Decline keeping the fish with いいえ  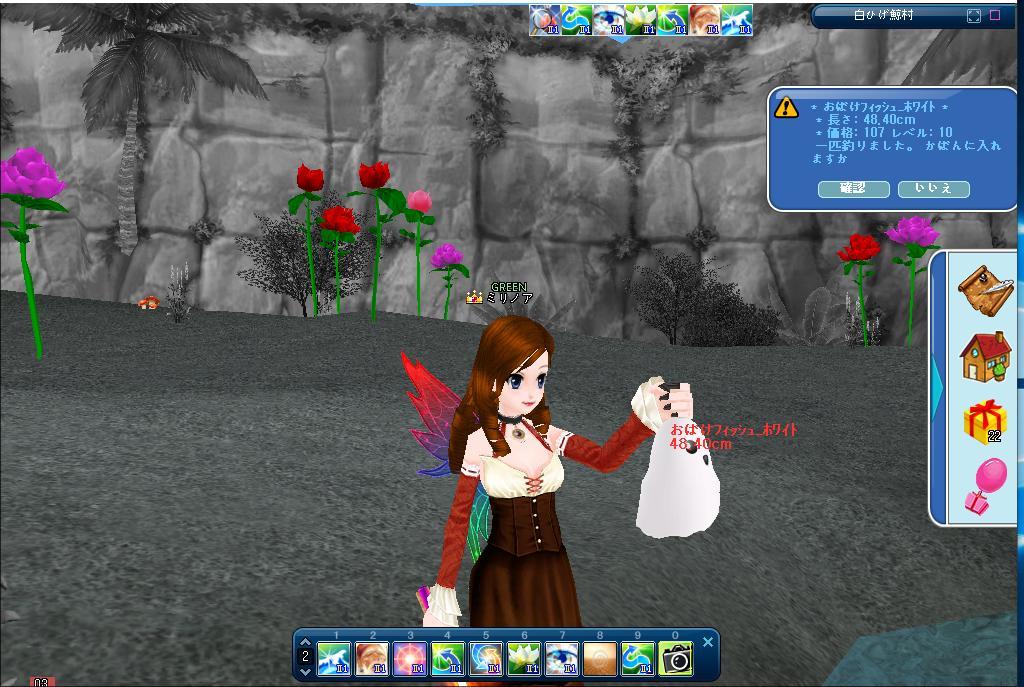pyautogui.click(x=933, y=189)
